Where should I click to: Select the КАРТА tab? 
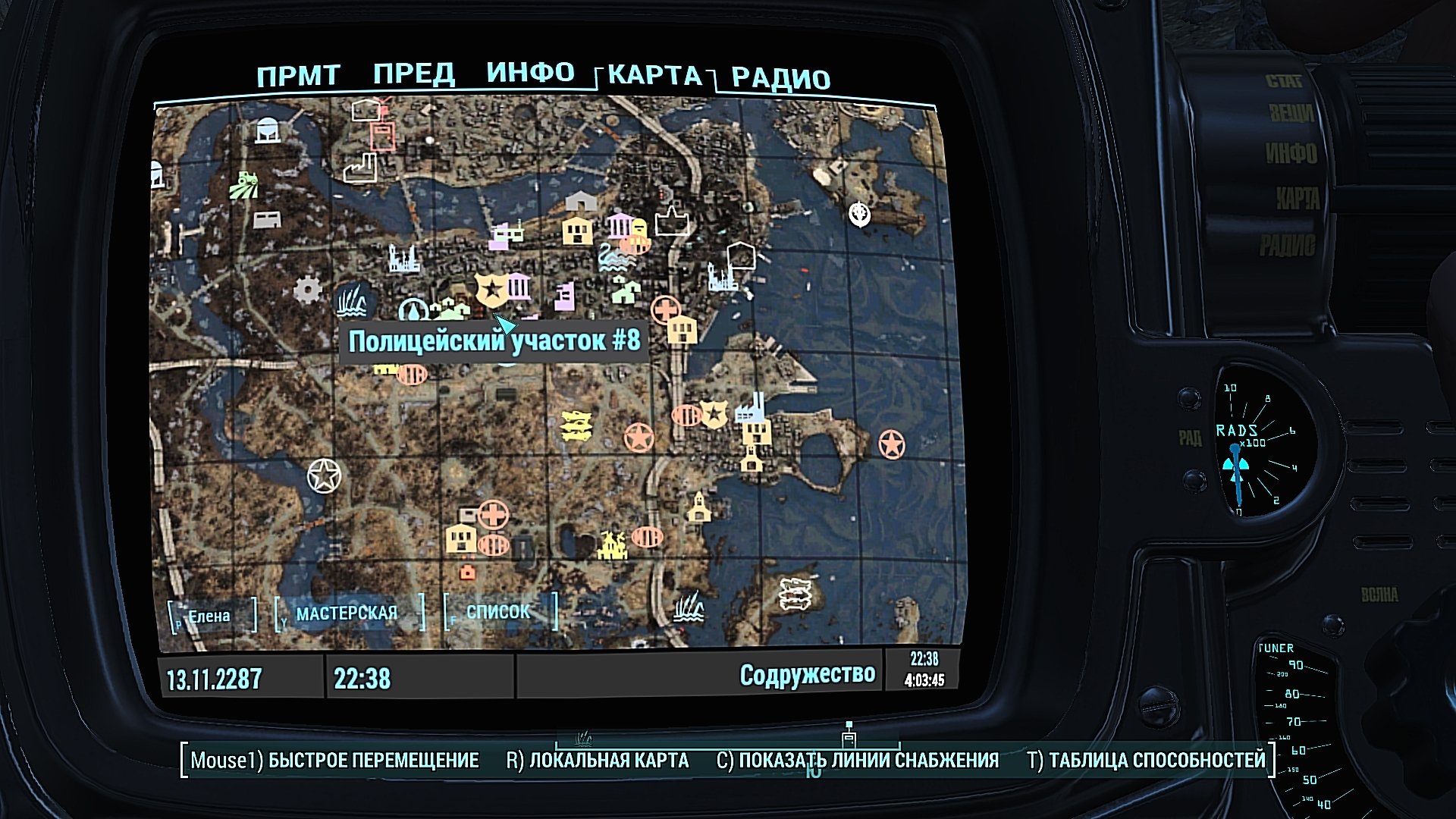pos(654,75)
